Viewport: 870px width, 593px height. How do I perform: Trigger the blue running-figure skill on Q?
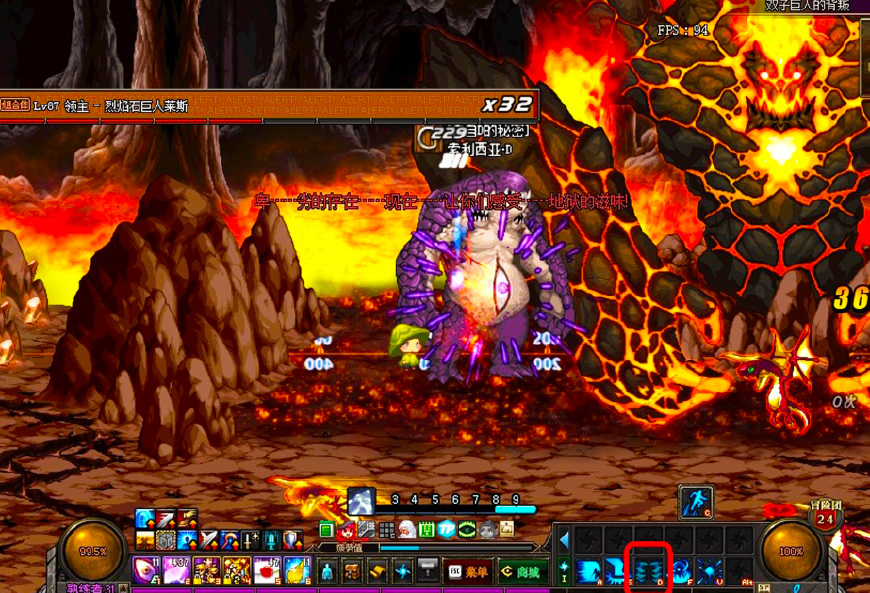pyautogui.click(x=695, y=501)
